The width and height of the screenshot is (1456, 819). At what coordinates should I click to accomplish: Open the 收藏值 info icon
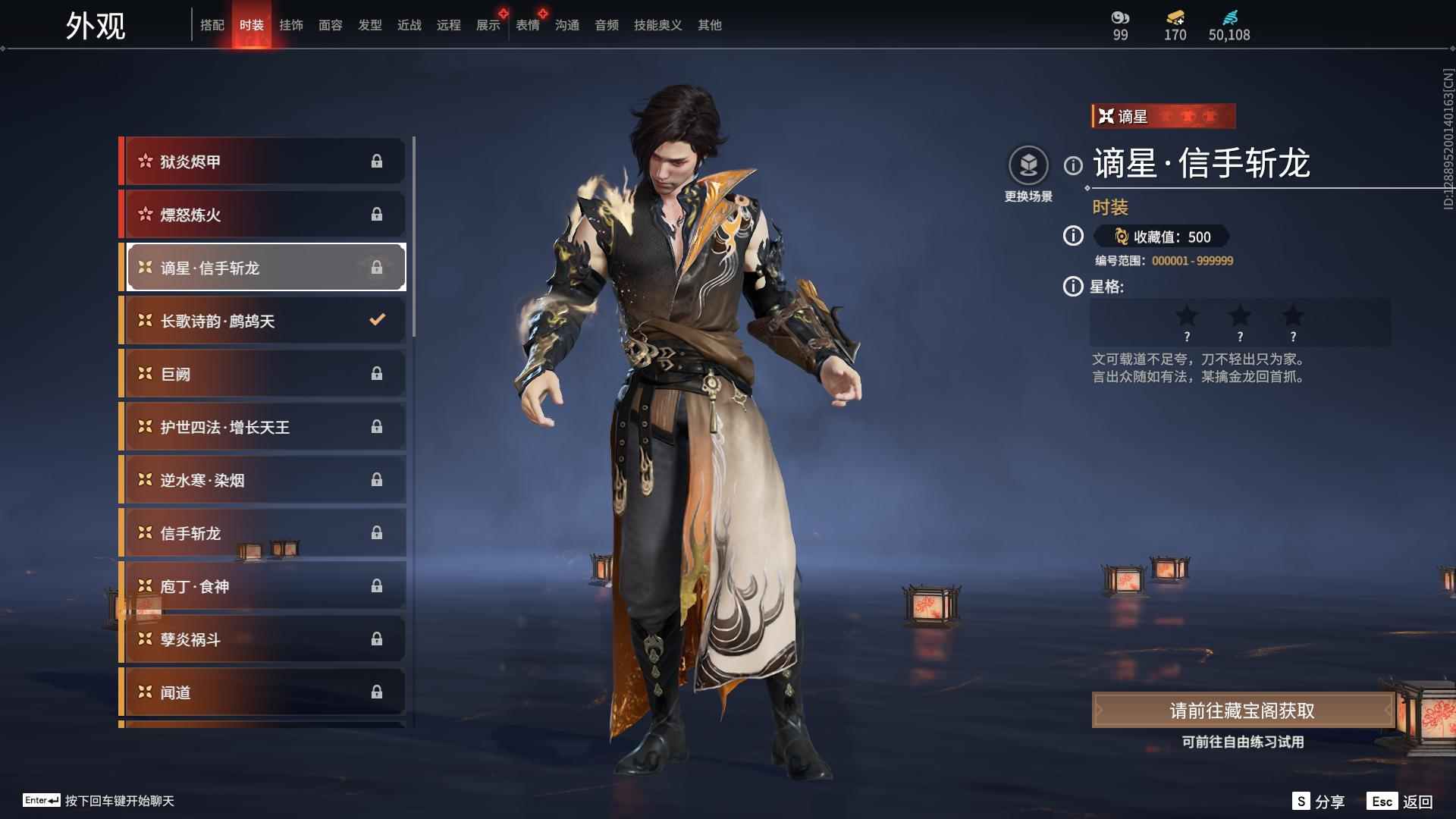1073,237
